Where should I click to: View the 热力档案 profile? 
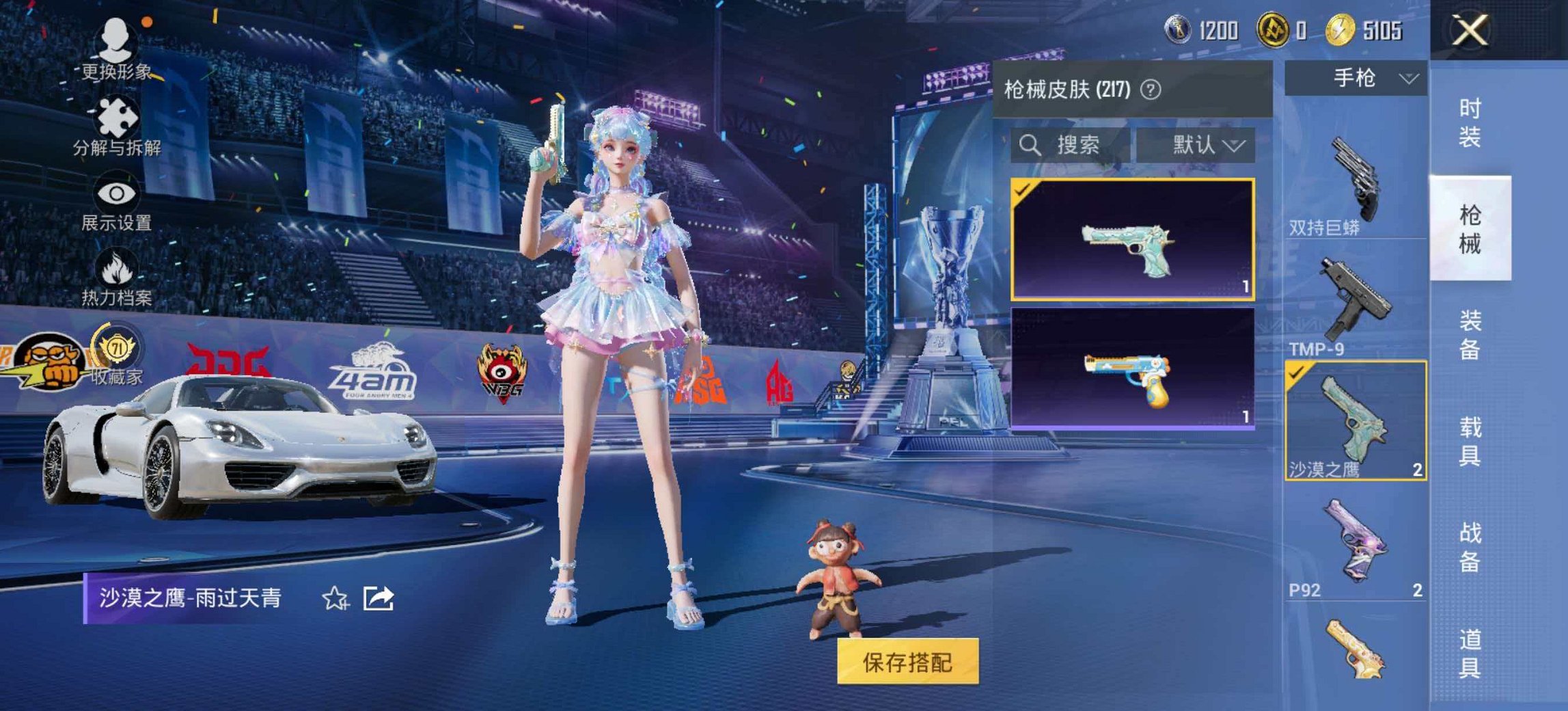(116, 279)
